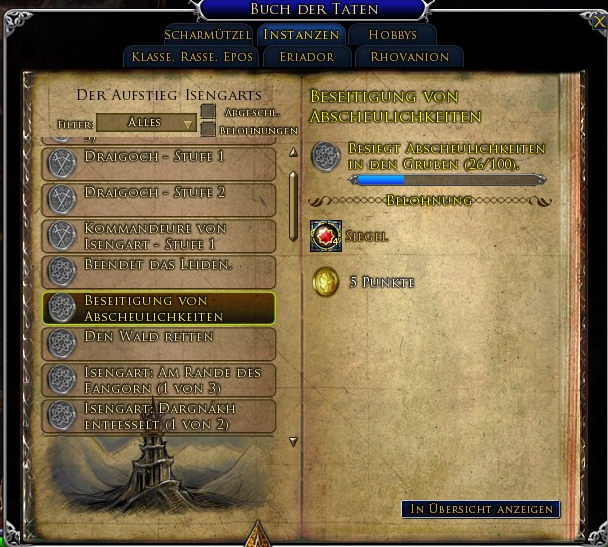The width and height of the screenshot is (608, 547).
Task: Select the Beendet das Leiden deed
Action: (x=159, y=270)
